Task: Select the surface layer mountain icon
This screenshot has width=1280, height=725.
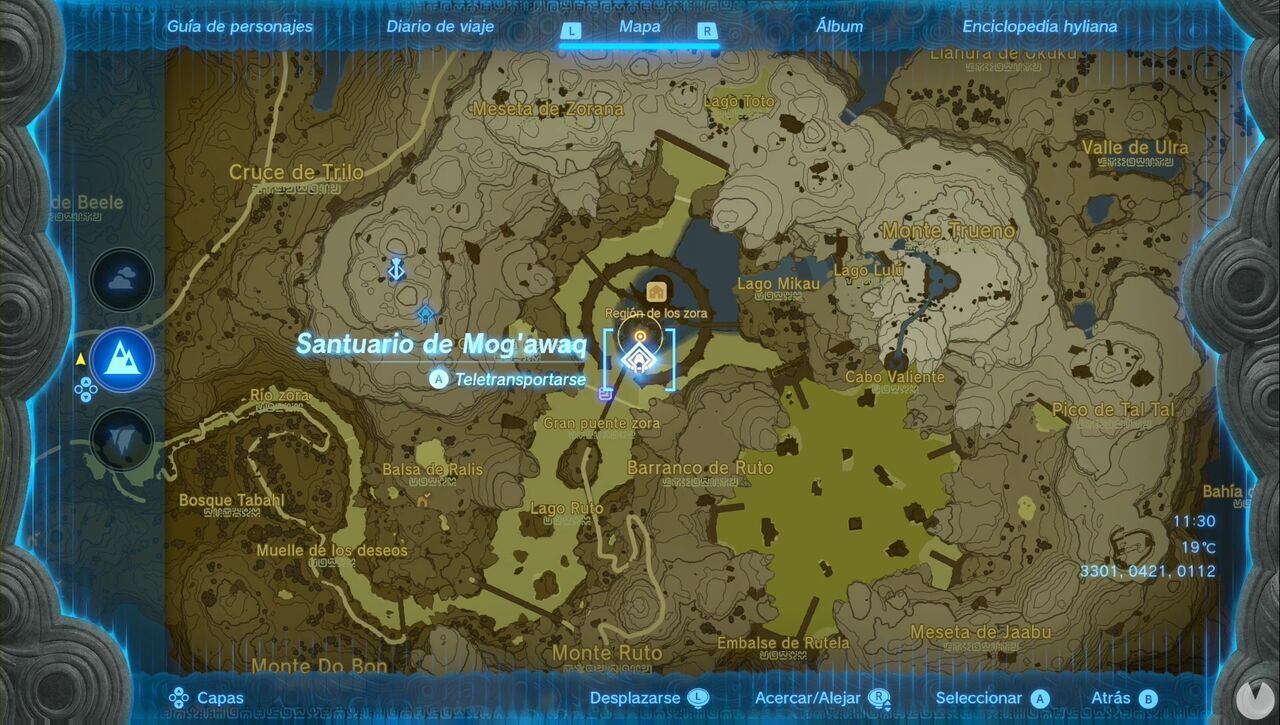Action: 120,360
